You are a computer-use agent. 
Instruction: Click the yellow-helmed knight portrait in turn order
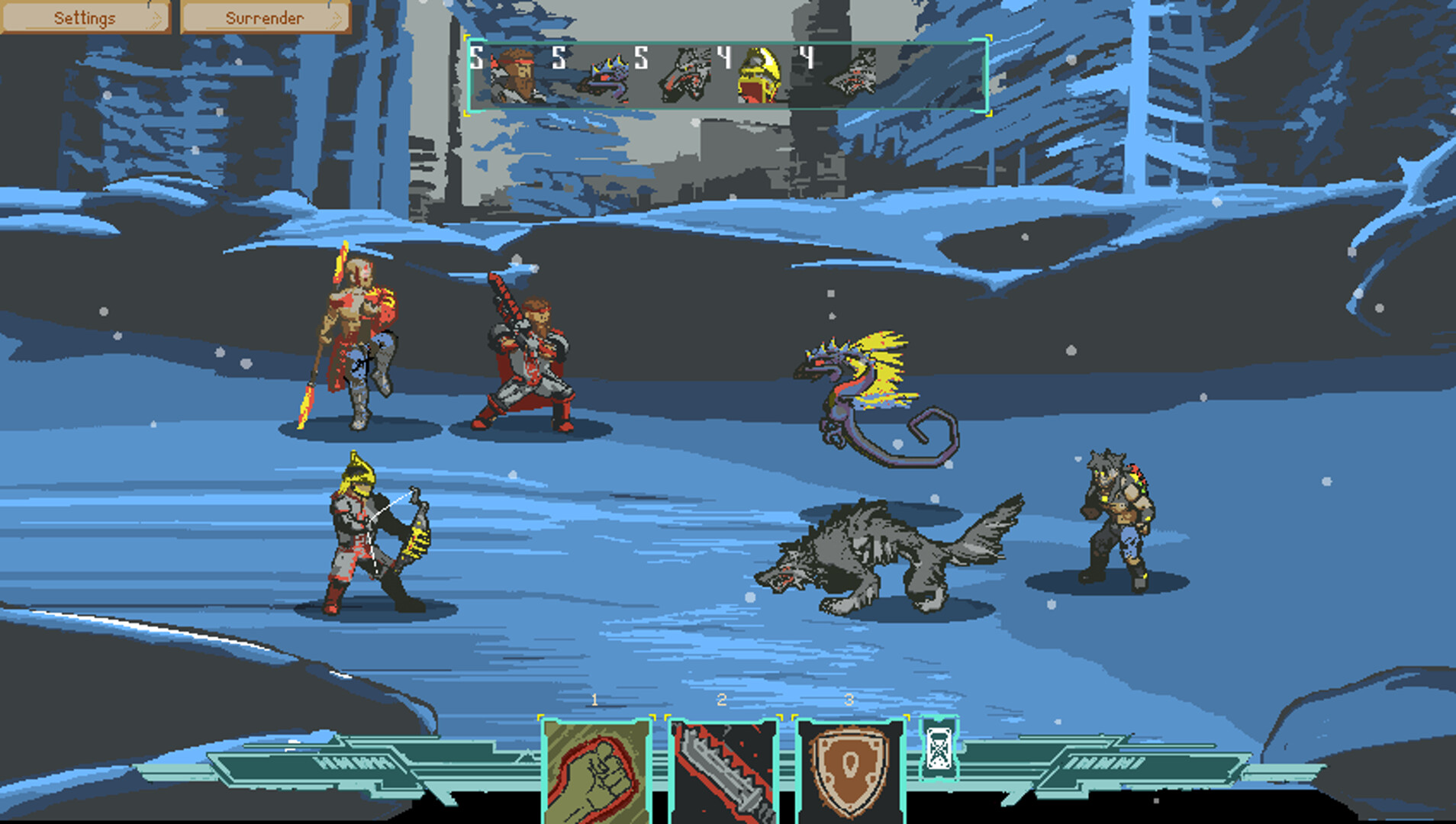[759, 76]
